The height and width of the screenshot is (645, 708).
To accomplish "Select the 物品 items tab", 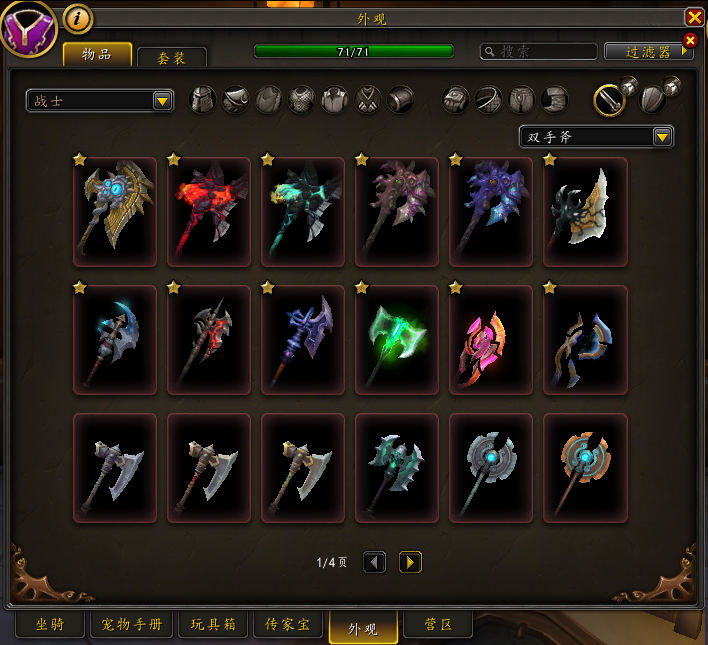I will [97, 55].
